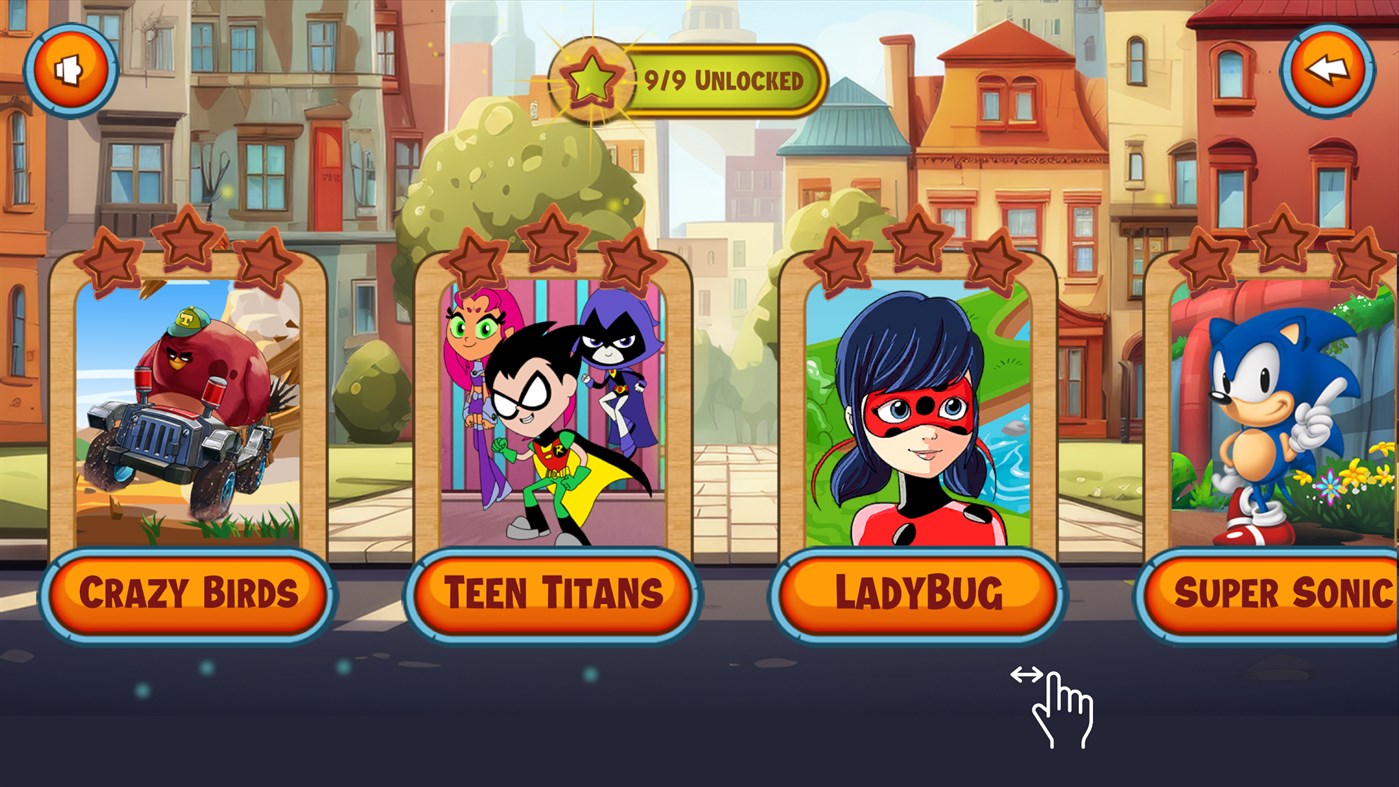Viewport: 1399px width, 787px height.
Task: Open the LadyBug level button
Action: coord(918,594)
